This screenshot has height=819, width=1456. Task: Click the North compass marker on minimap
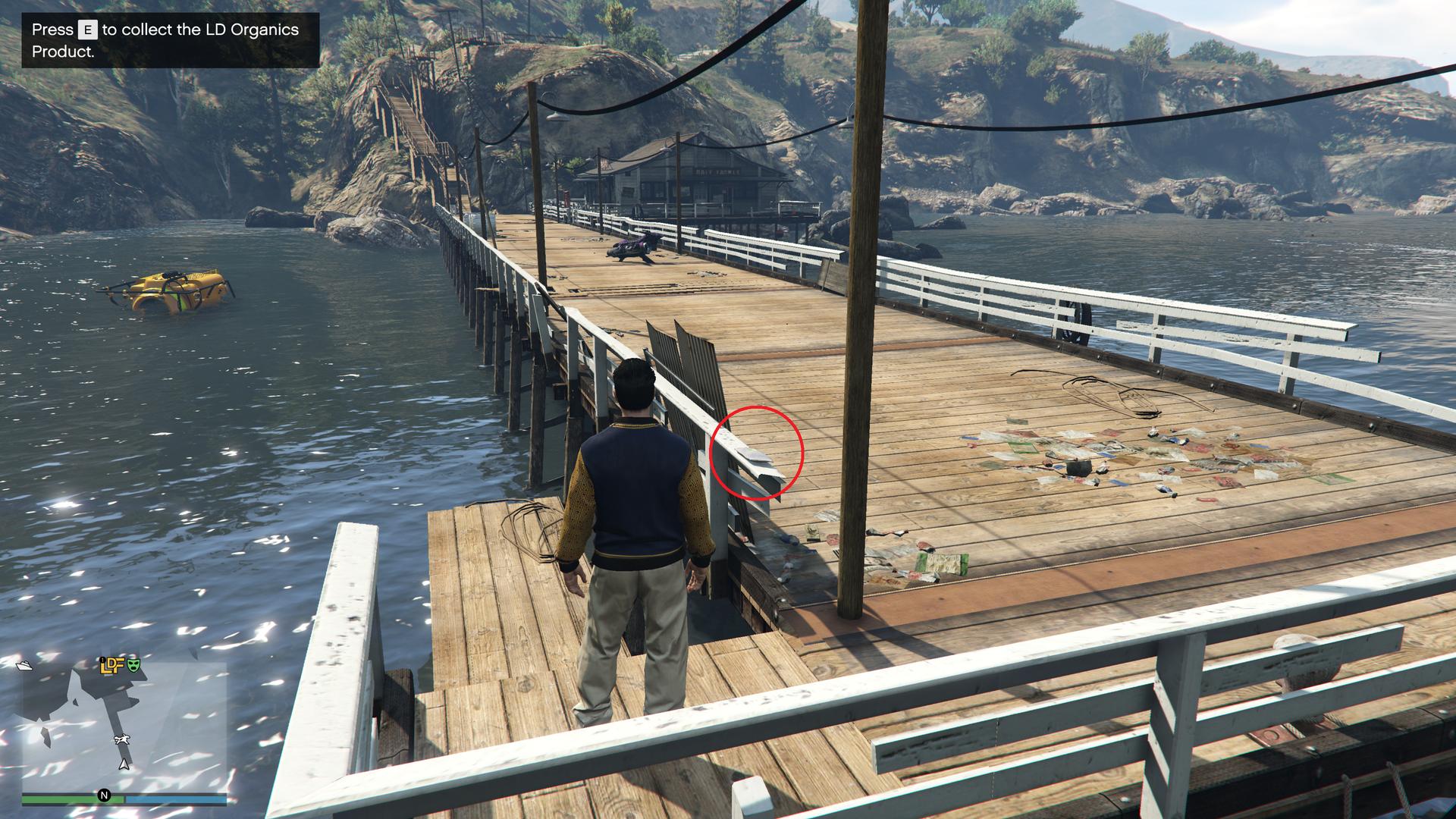(104, 795)
